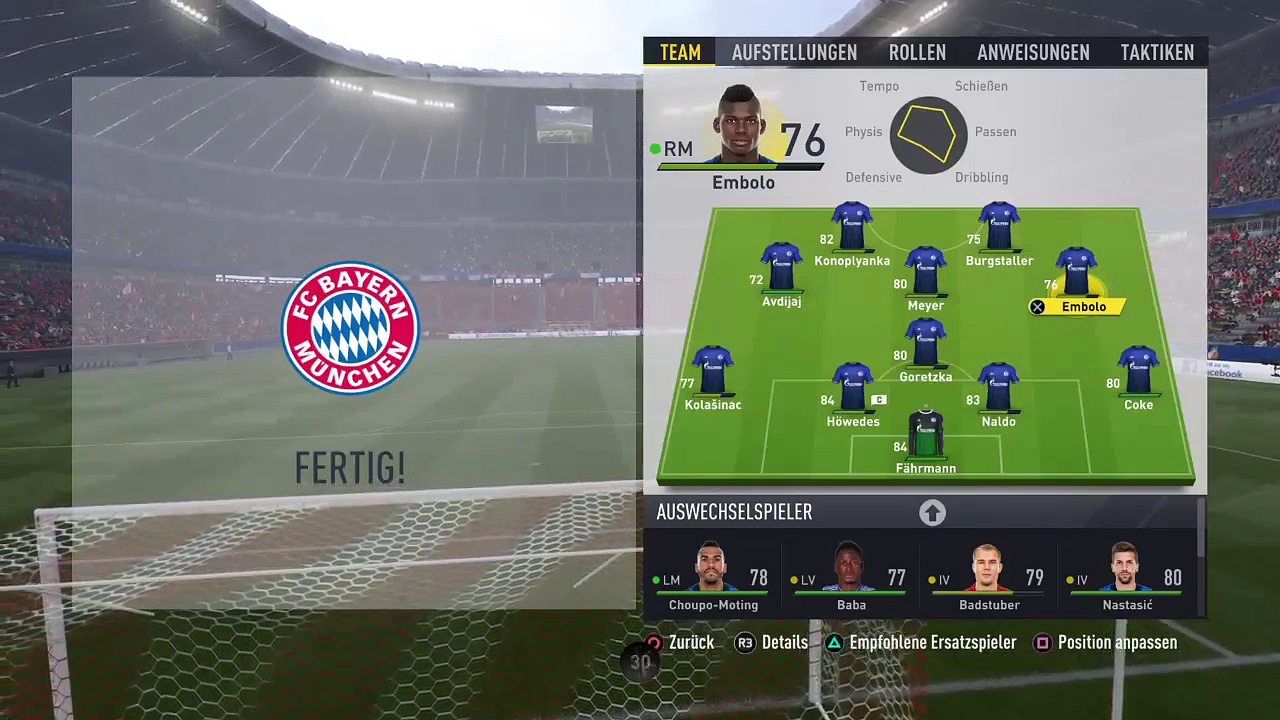The height and width of the screenshot is (720, 1280).
Task: Pick Meyer on the formation
Action: pyautogui.click(x=926, y=274)
